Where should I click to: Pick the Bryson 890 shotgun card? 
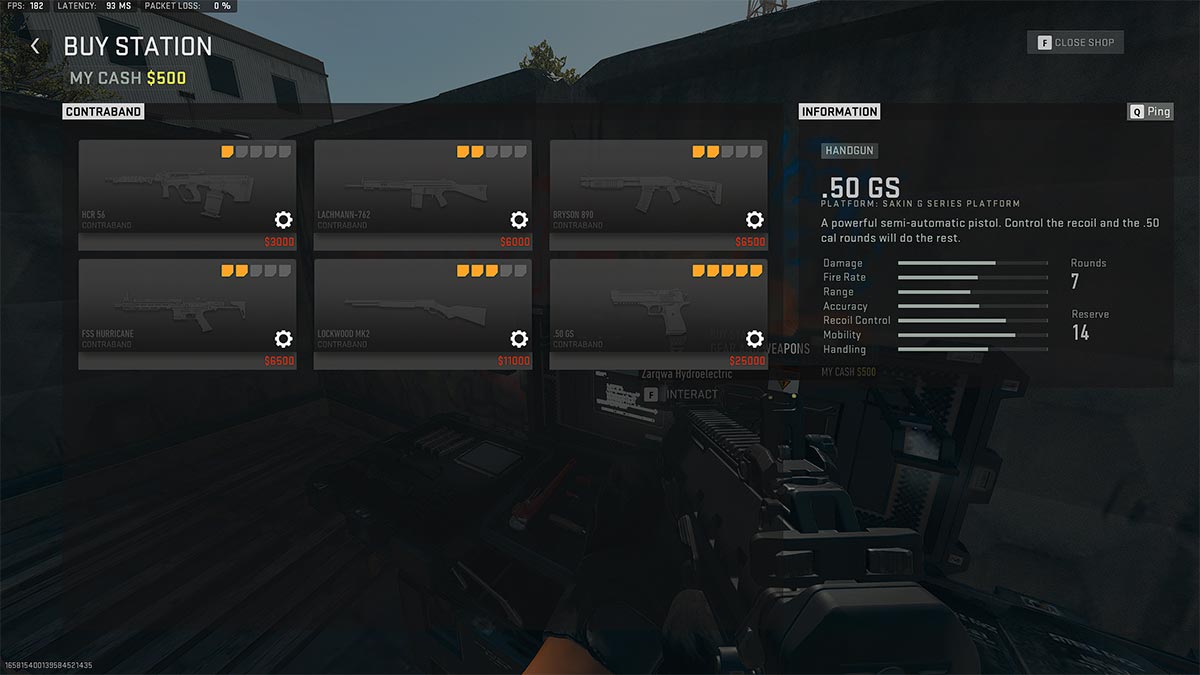(642, 190)
